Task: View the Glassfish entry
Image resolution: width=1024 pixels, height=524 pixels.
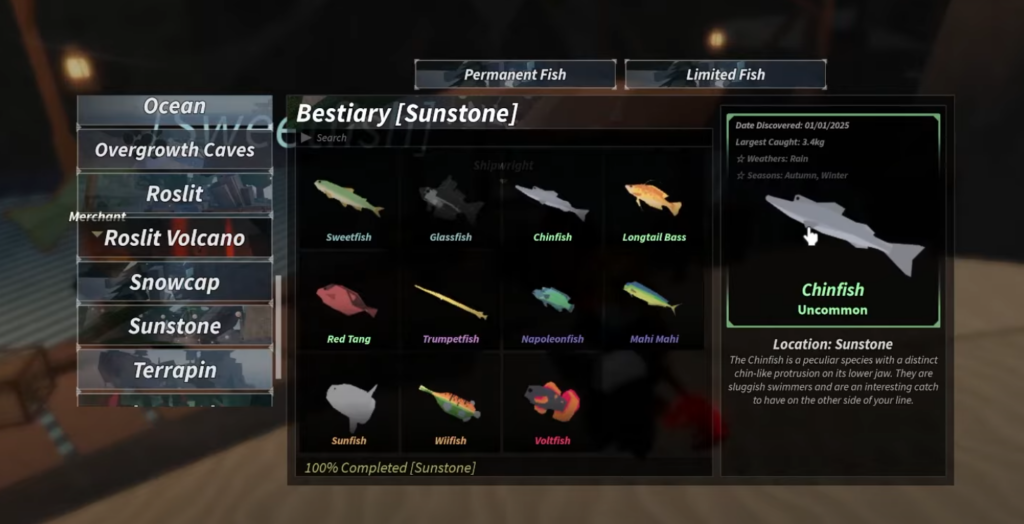Action: (x=450, y=206)
